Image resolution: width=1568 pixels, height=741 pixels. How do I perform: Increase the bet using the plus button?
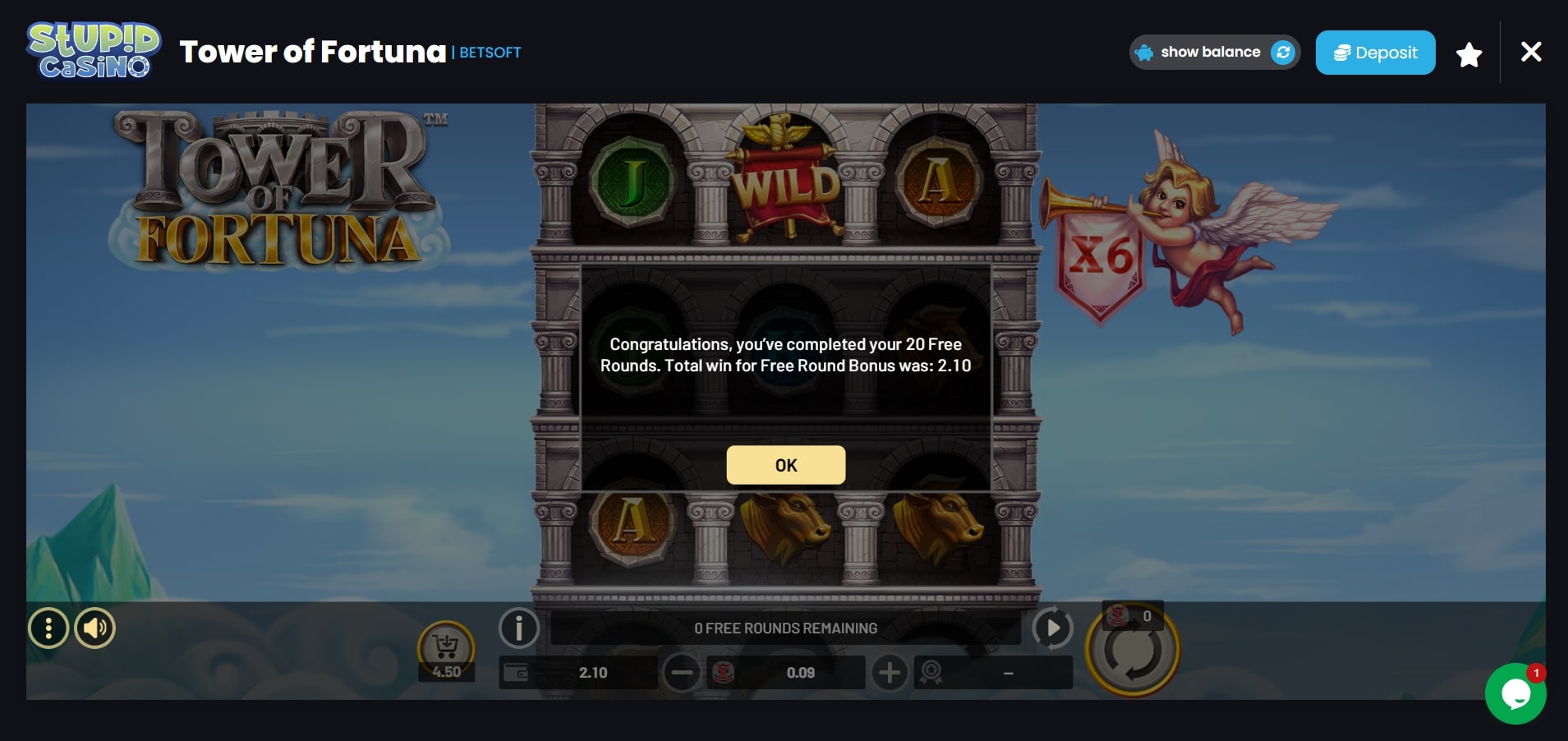890,672
